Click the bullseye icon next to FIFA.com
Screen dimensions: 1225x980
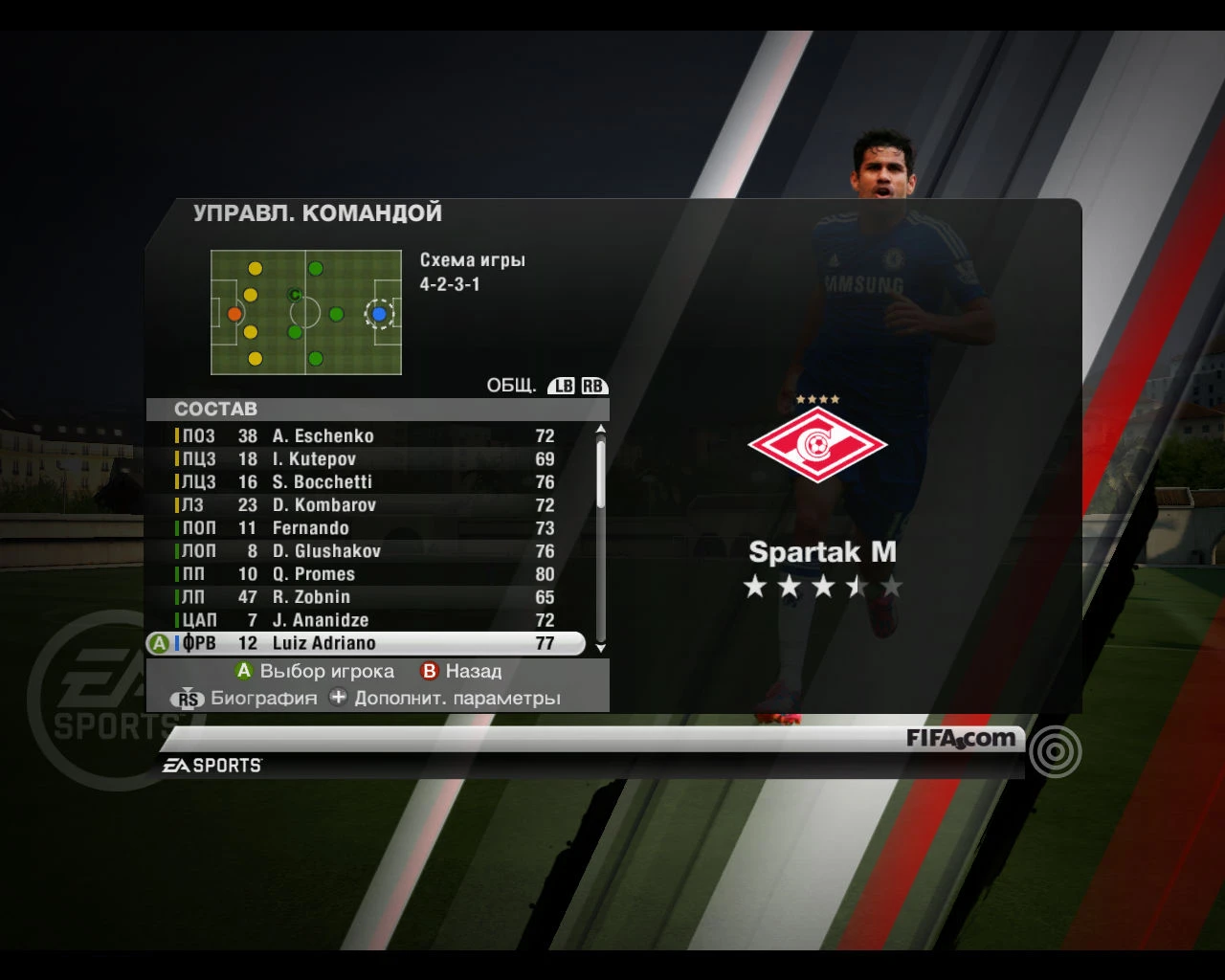pyautogui.click(x=1053, y=752)
